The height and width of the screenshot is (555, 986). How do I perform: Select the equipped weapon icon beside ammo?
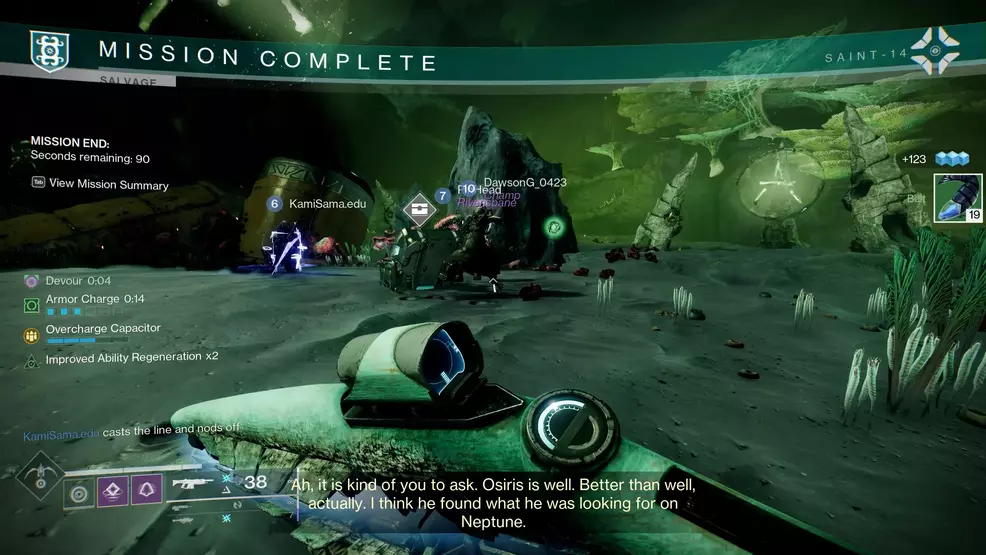tap(194, 484)
